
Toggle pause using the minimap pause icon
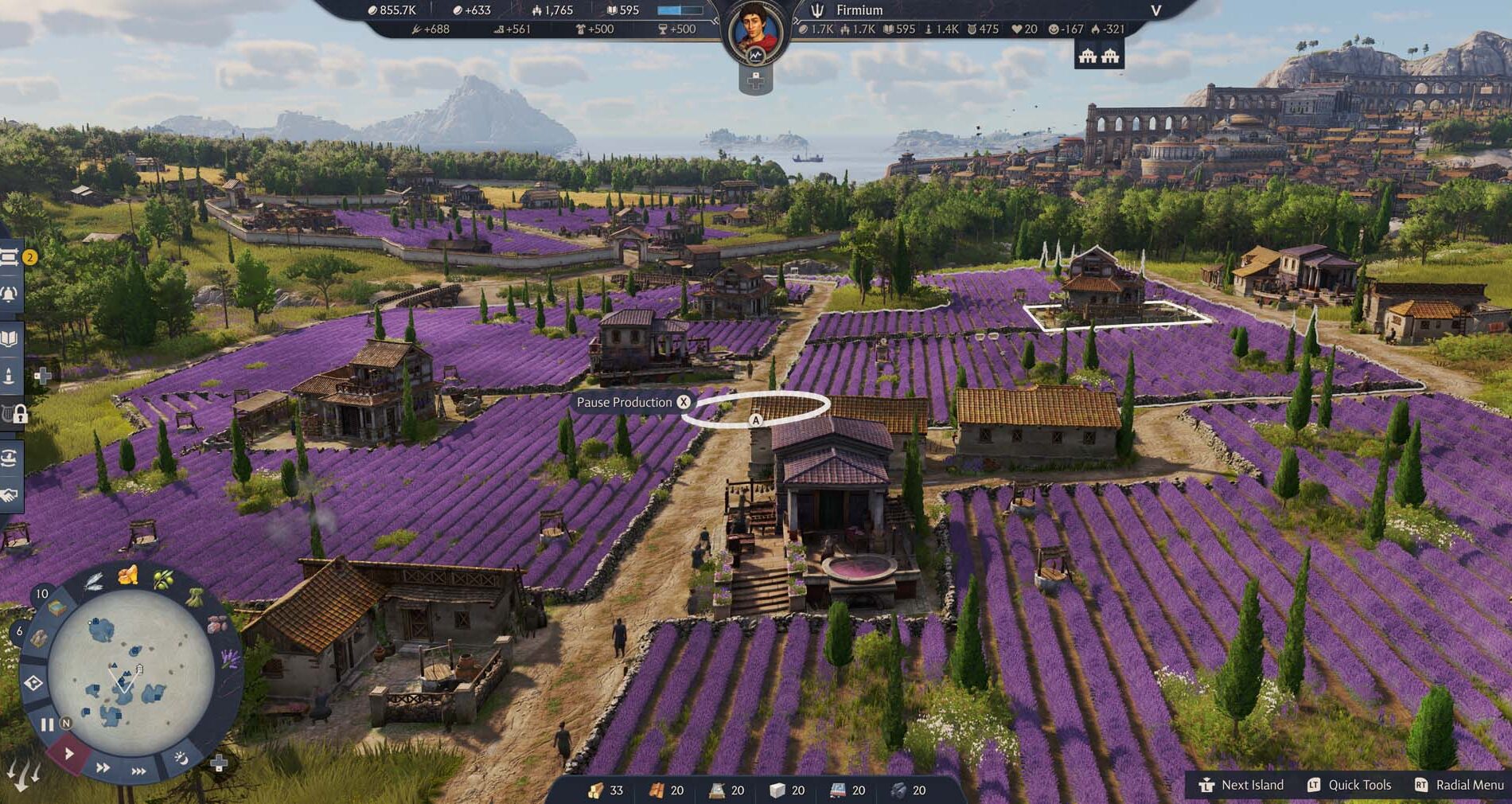pos(46,722)
